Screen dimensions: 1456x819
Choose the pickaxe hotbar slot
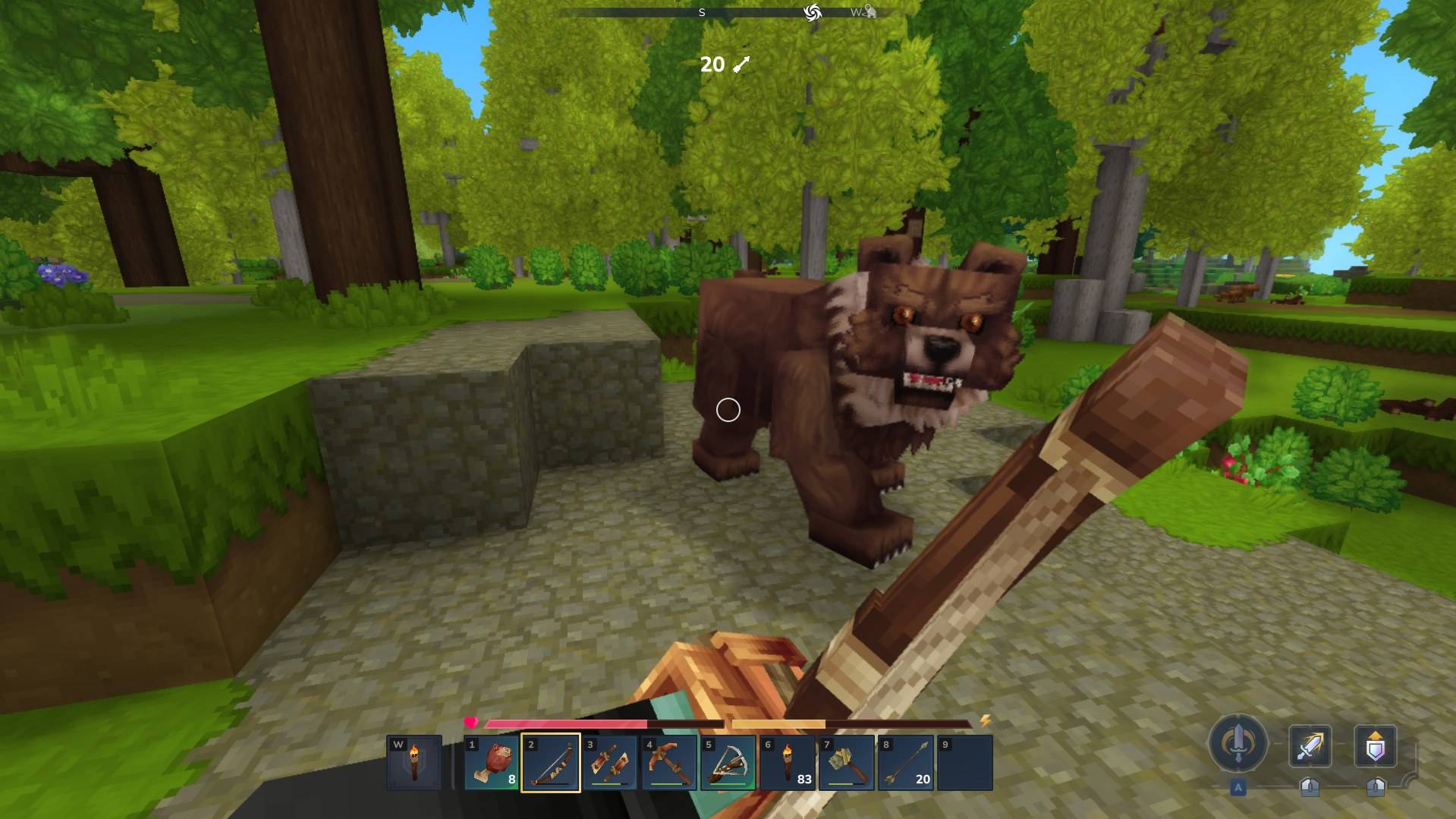(x=669, y=763)
